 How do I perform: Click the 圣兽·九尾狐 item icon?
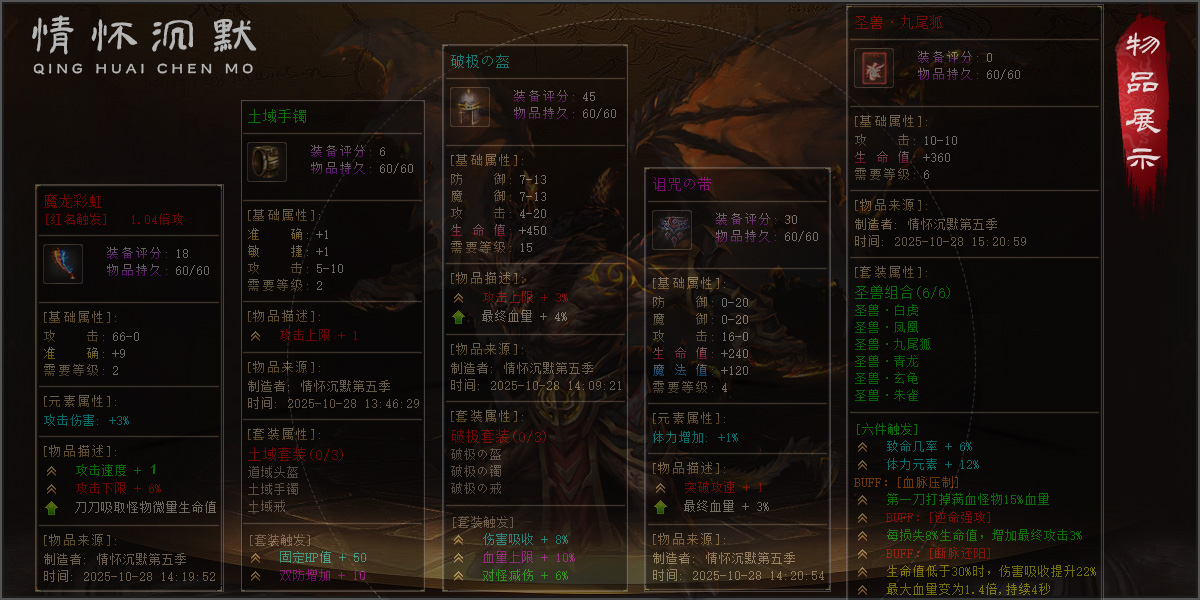pyautogui.click(x=873, y=67)
